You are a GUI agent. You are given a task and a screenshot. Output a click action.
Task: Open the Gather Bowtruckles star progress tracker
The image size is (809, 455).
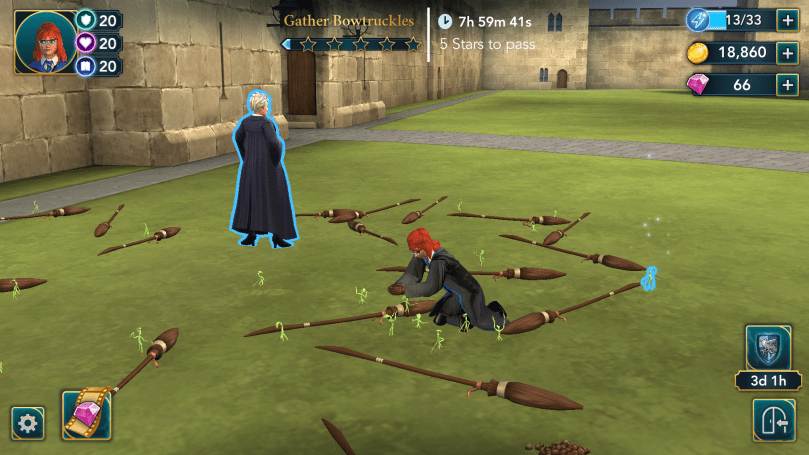350,44
